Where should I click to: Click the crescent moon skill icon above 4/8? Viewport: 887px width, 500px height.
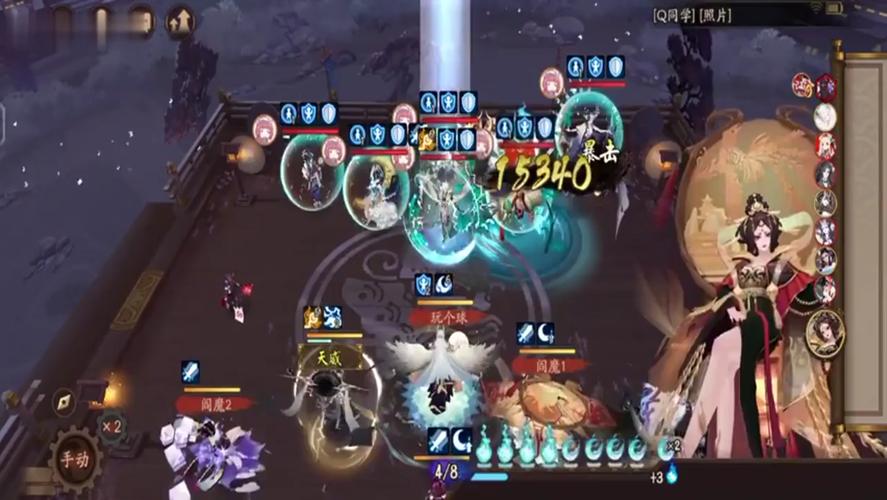[461, 439]
